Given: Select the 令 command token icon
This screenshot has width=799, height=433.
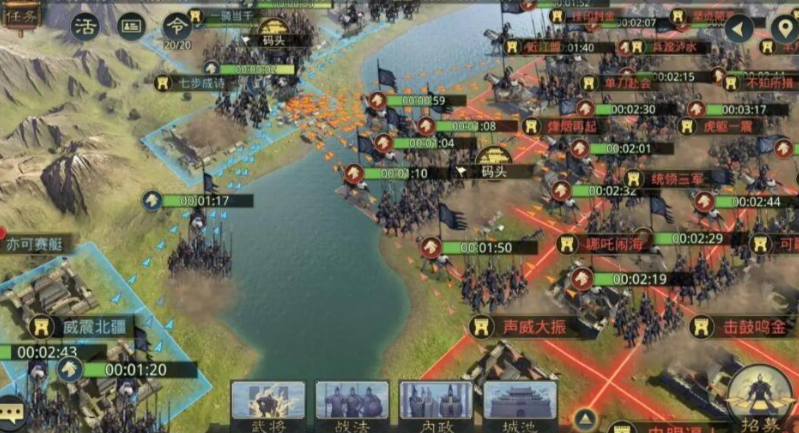Looking at the screenshot, I should (x=177, y=24).
